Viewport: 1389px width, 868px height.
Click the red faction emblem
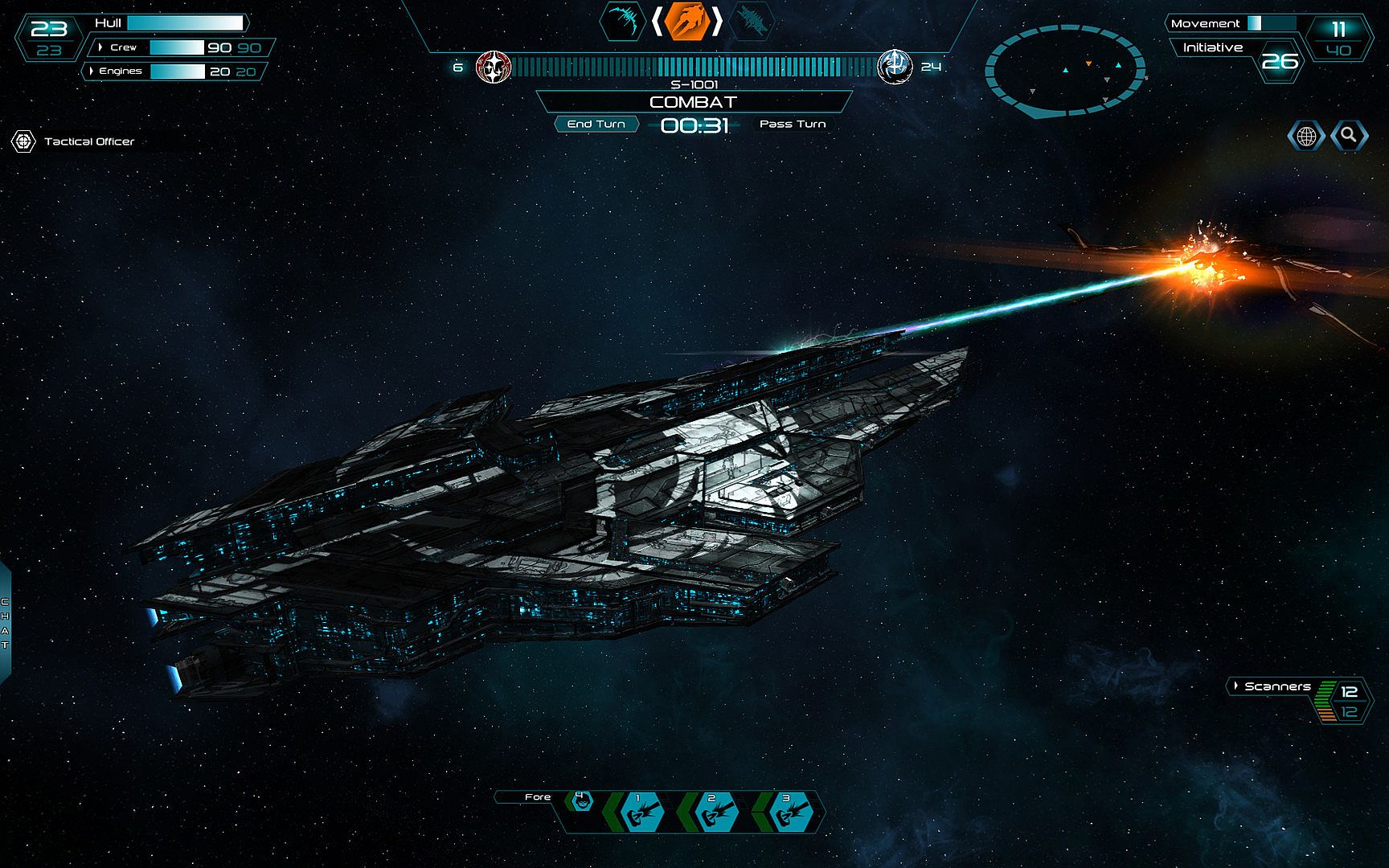493,67
